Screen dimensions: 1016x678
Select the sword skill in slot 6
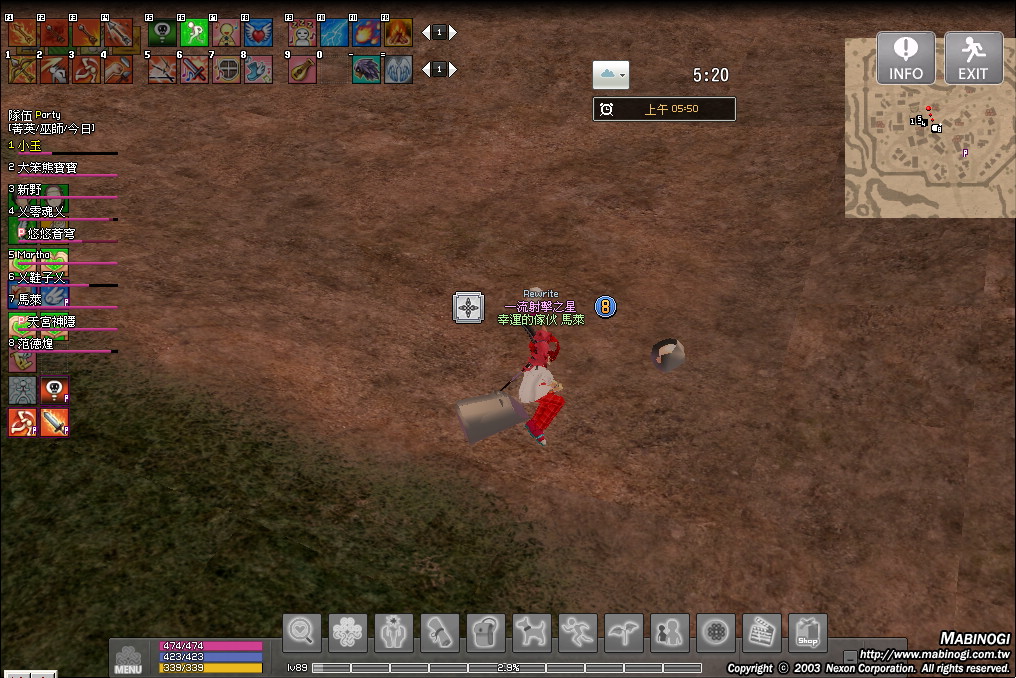pyautogui.click(x=194, y=69)
